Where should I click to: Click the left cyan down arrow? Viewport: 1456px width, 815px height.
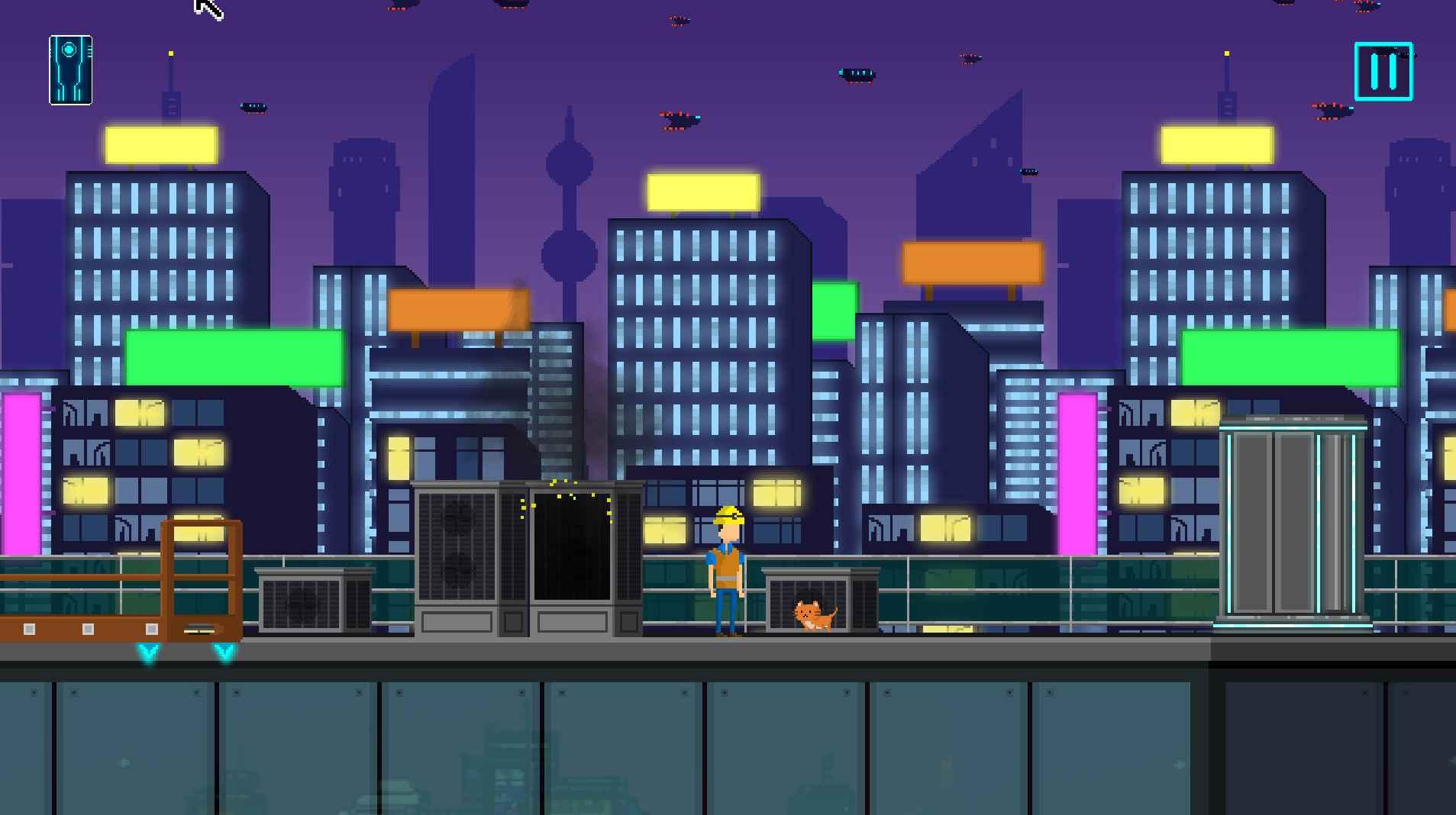147,652
